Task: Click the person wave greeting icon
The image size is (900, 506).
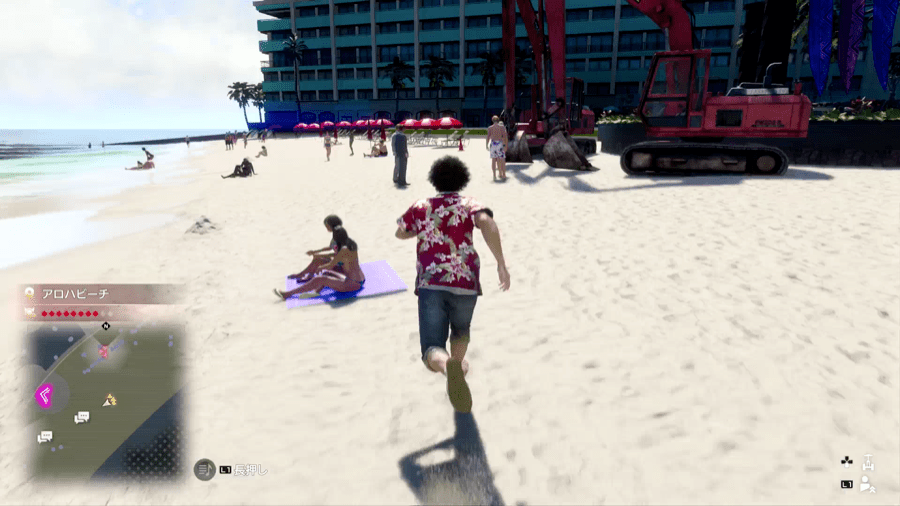Action: (868, 485)
